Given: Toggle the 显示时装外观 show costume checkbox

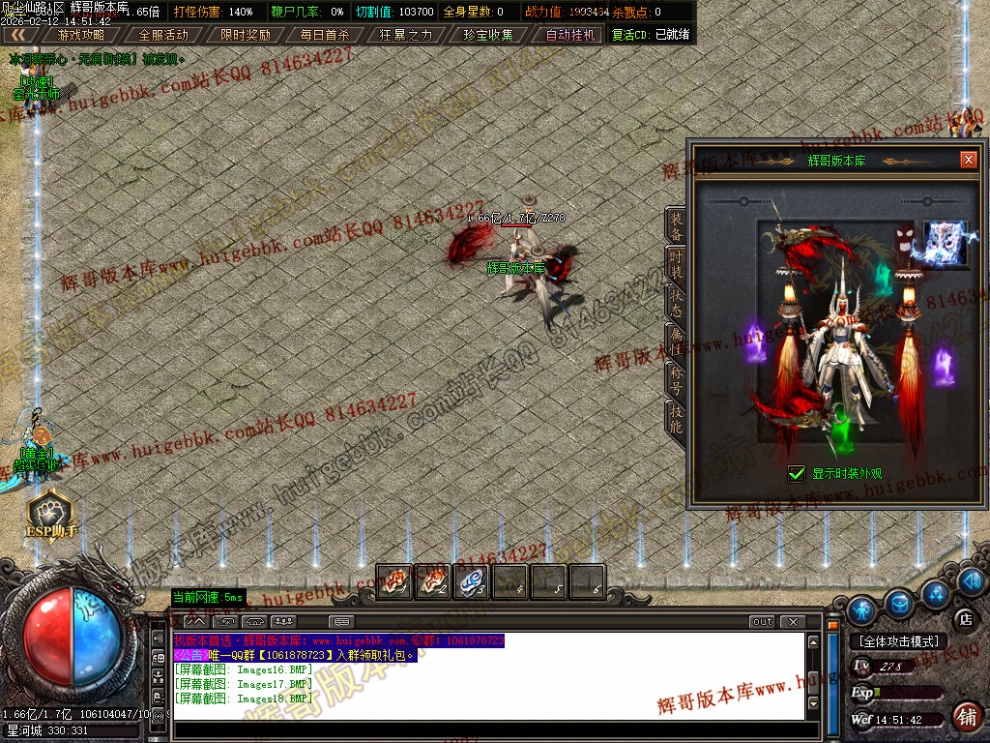Looking at the screenshot, I should click(797, 473).
